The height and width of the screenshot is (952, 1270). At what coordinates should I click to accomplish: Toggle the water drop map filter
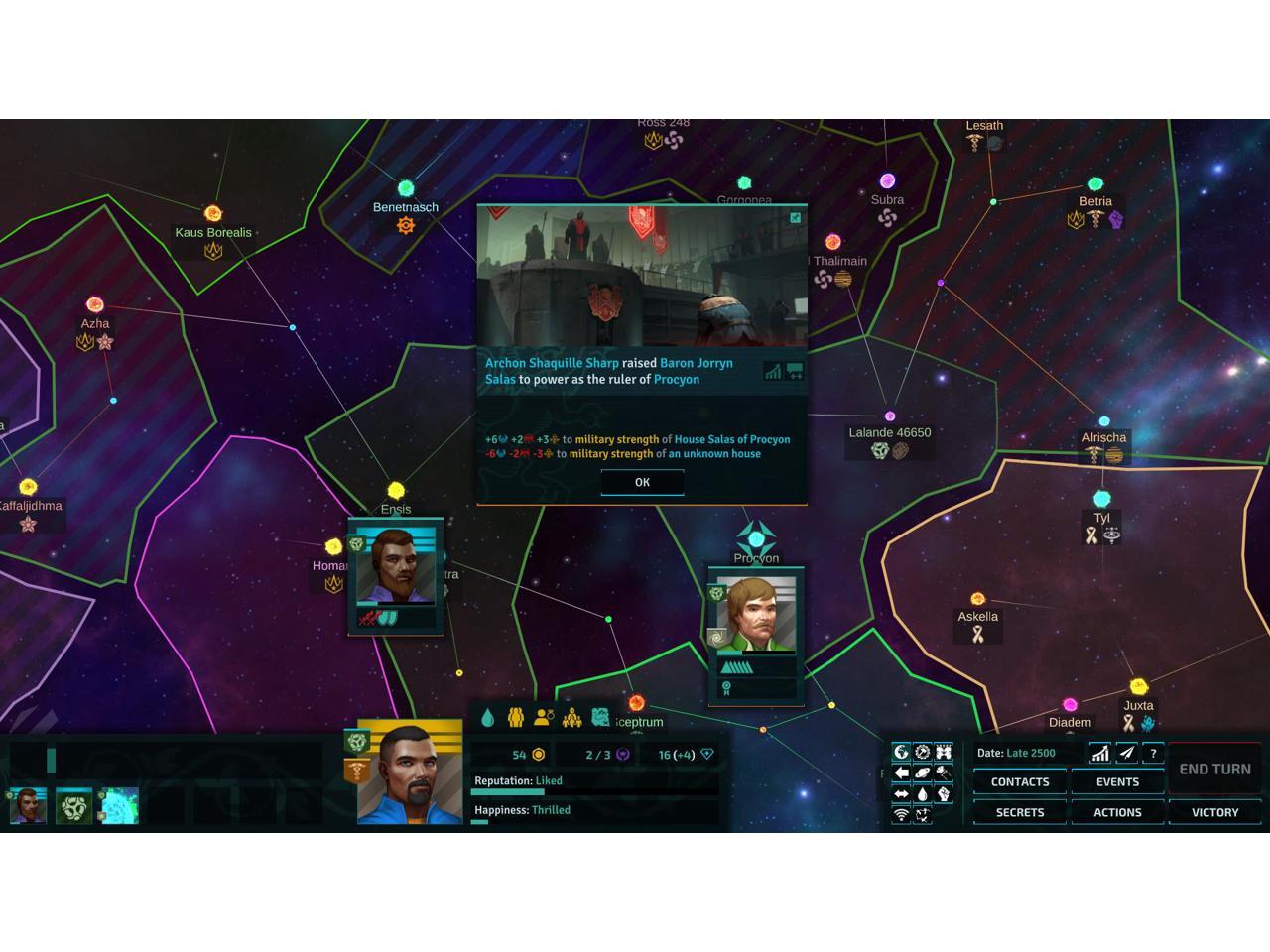coord(922,794)
